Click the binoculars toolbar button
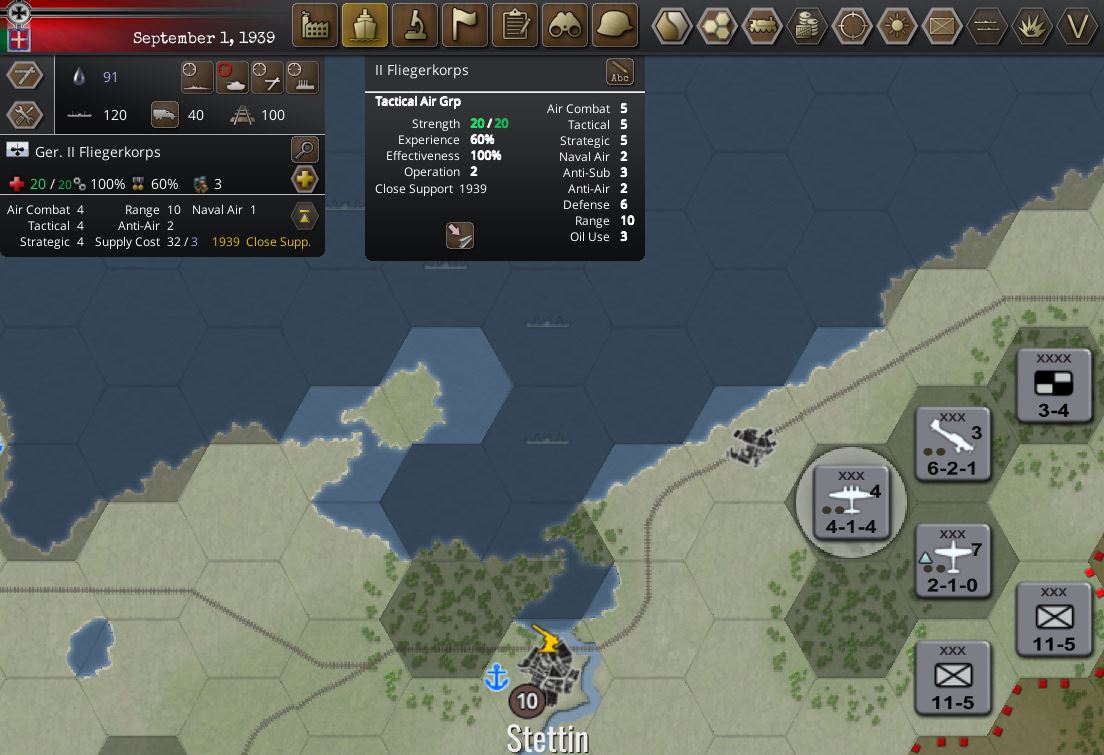This screenshot has height=755, width=1104. click(x=565, y=25)
